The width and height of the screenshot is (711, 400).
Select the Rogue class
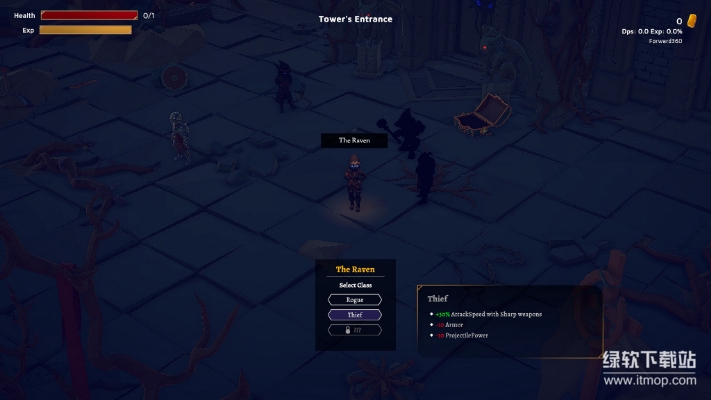pos(355,299)
